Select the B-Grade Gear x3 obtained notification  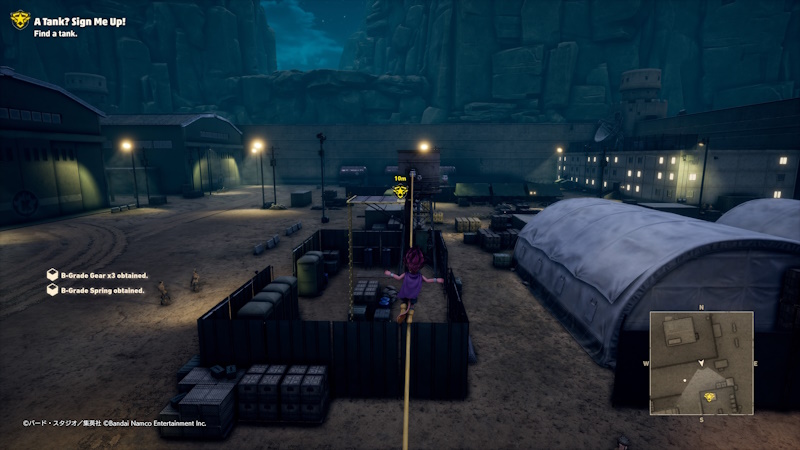click(x=101, y=274)
